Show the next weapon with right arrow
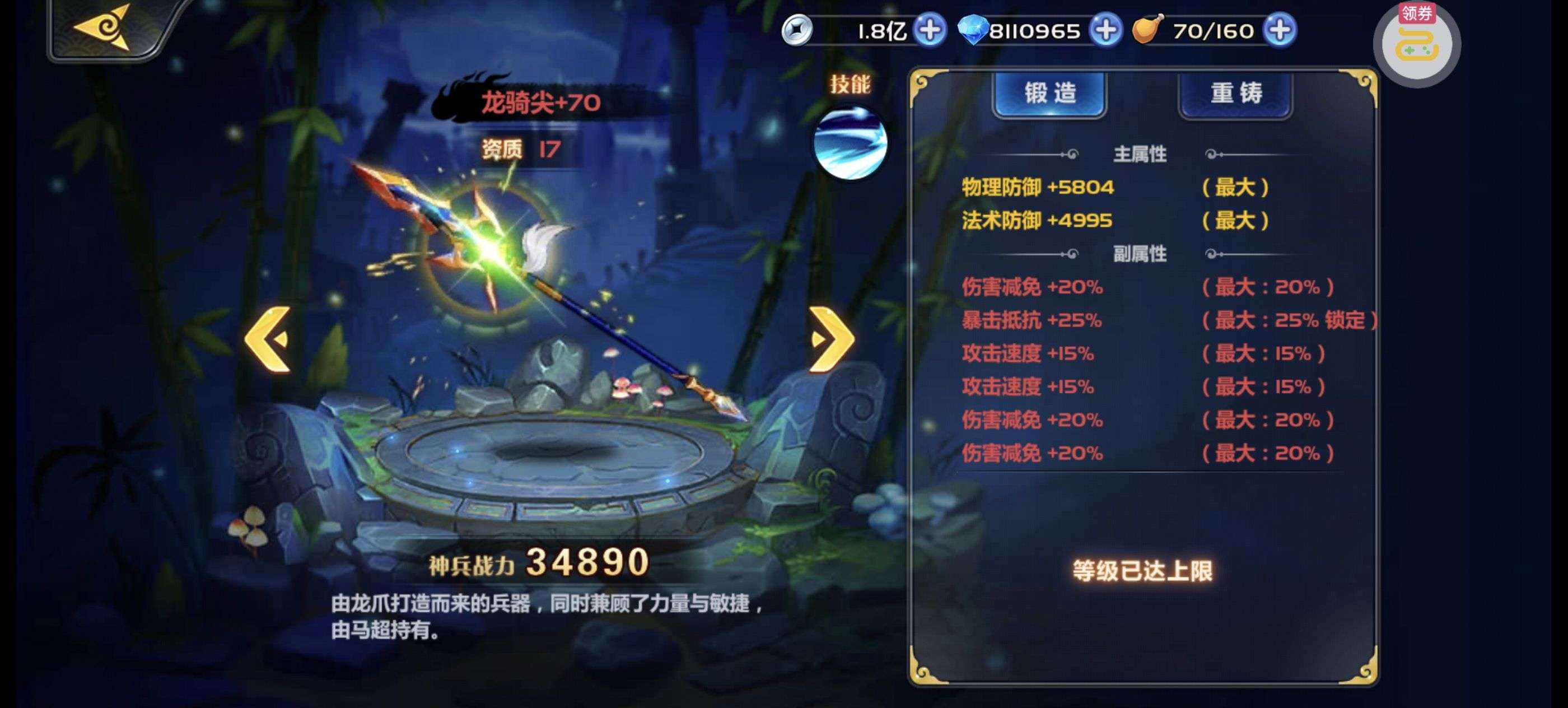Image resolution: width=1568 pixels, height=708 pixels. tap(832, 339)
